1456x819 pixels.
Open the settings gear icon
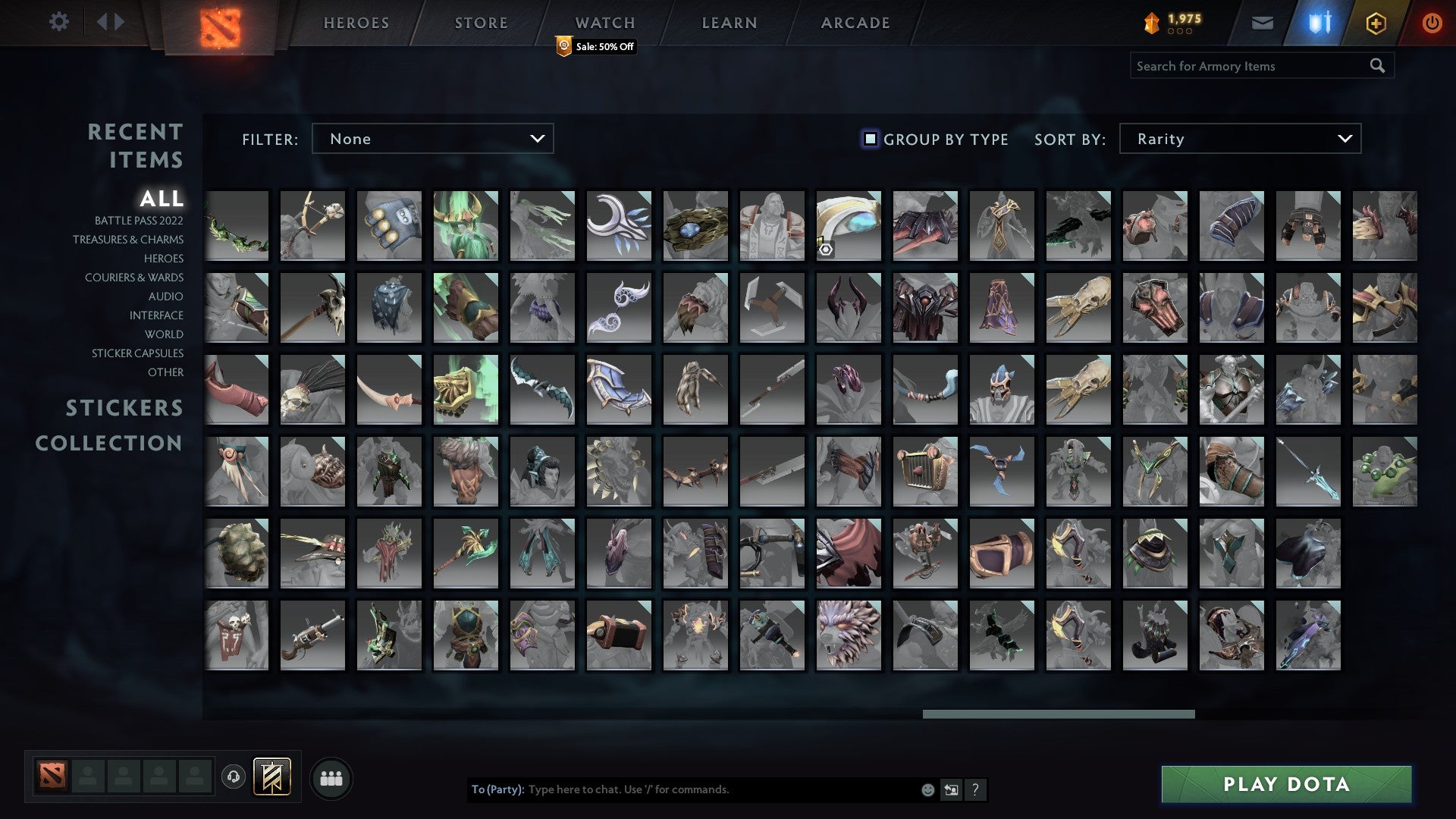59,22
